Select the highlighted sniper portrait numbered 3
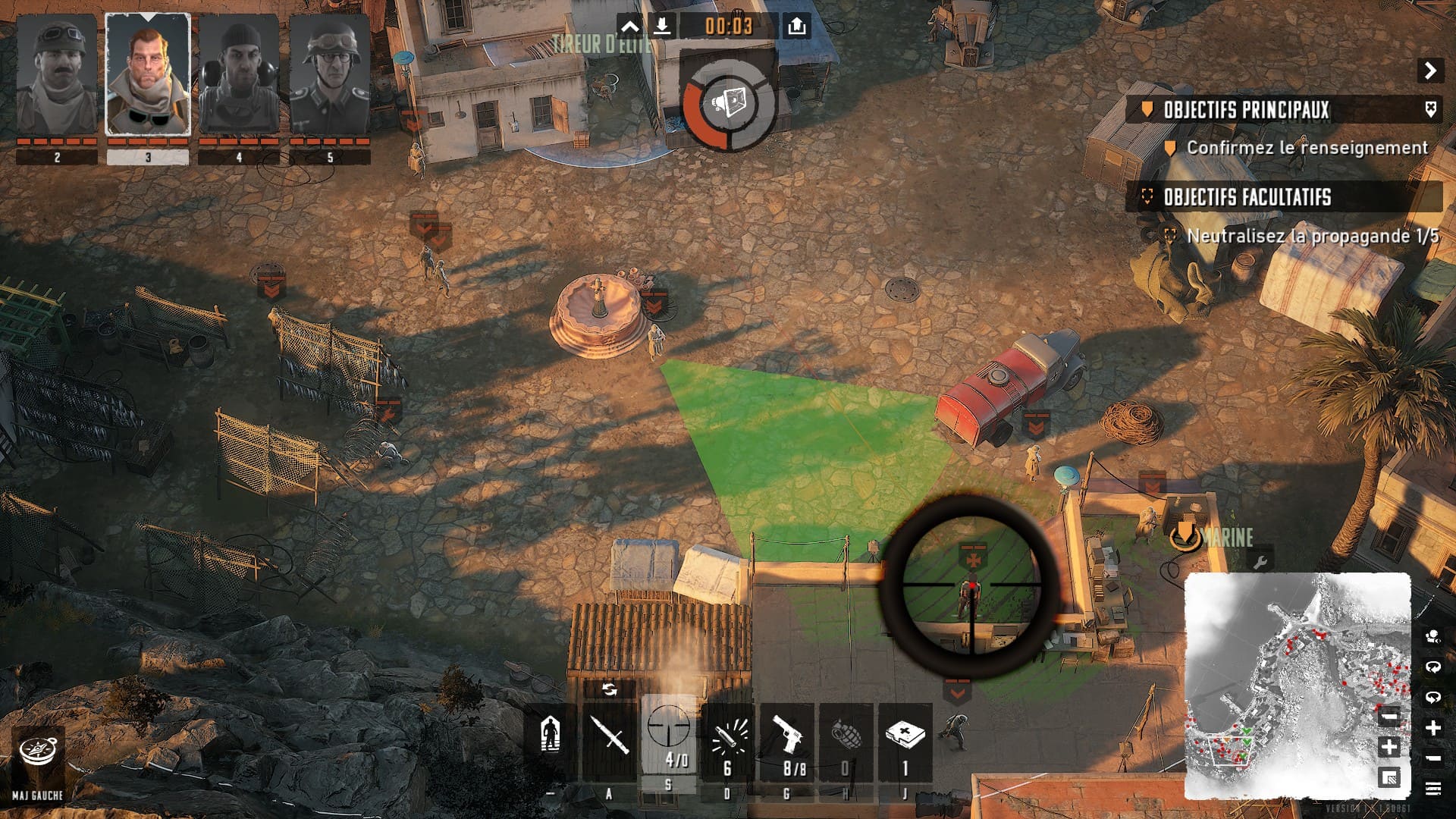Viewport: 1456px width, 819px height. (148, 76)
